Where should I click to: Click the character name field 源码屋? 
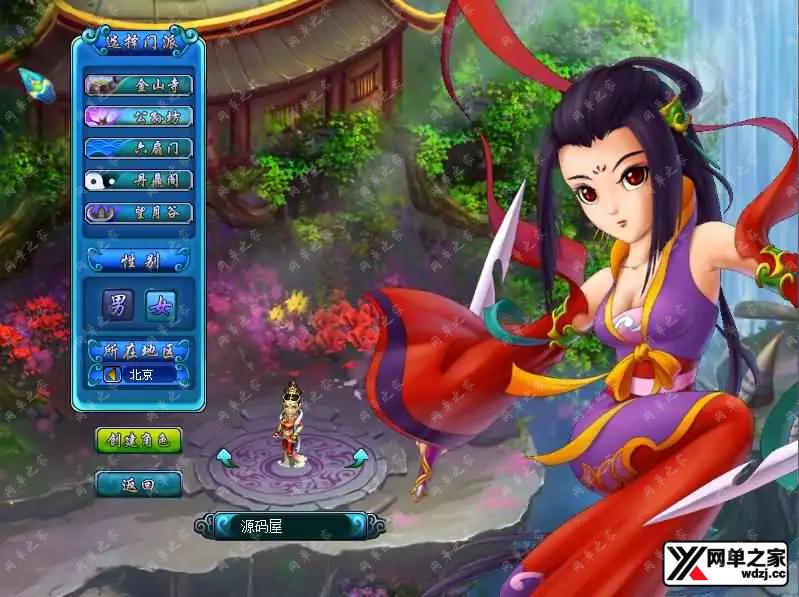[x=290, y=525]
